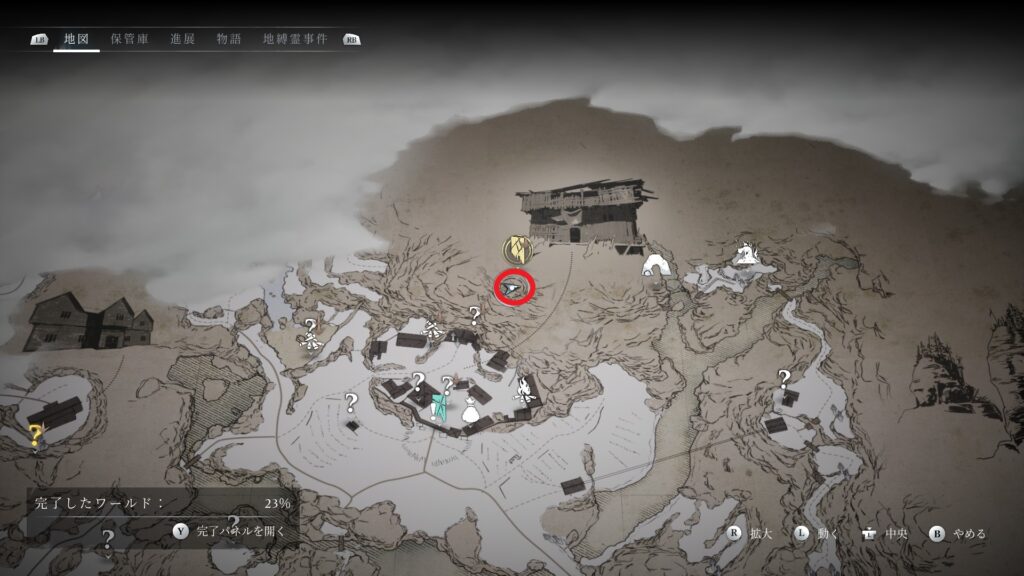This screenshot has height=576, width=1024.
Task: Open the 進展 tab
Action: [182, 39]
